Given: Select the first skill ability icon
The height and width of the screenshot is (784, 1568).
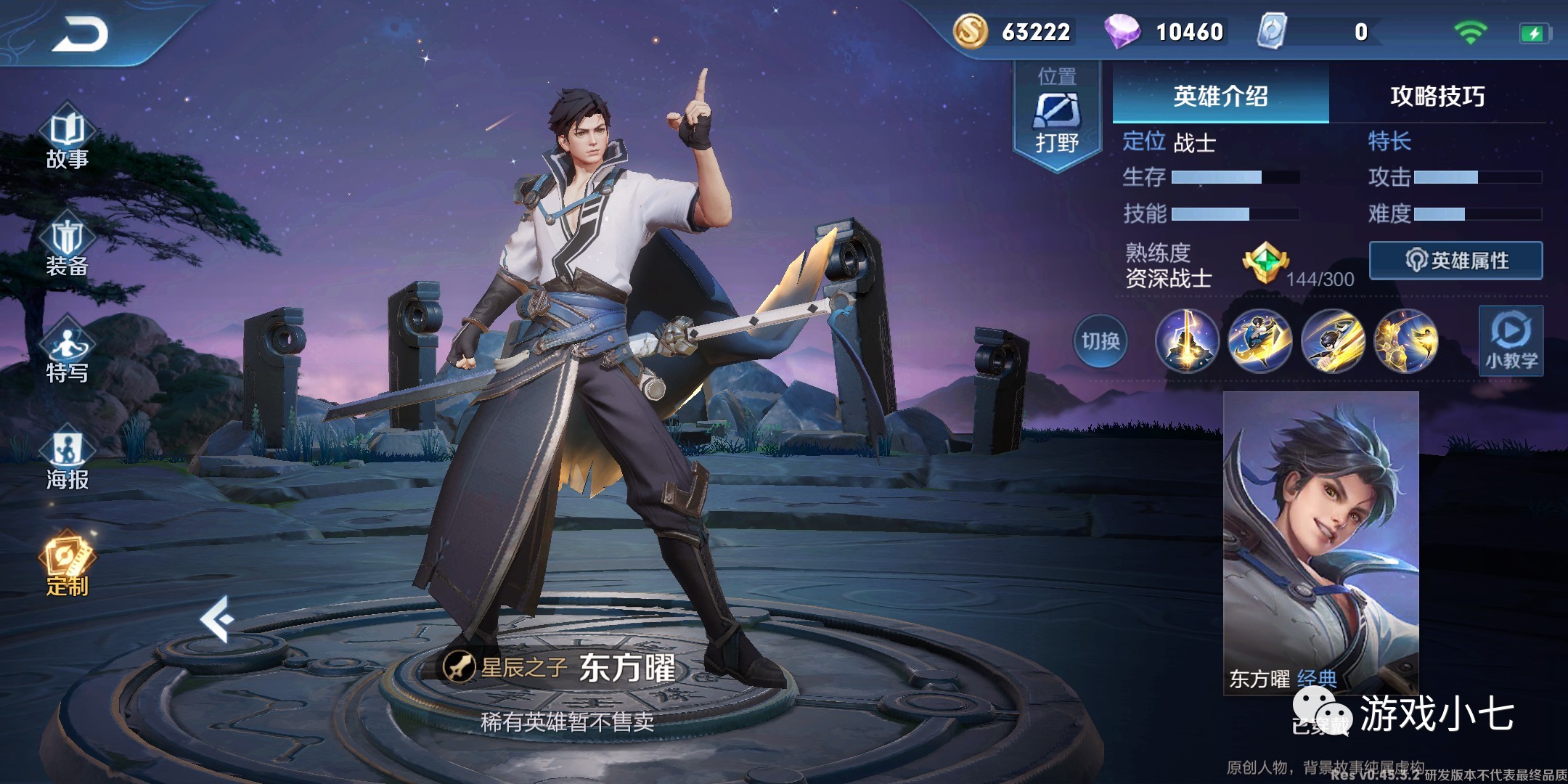Looking at the screenshot, I should (1188, 341).
